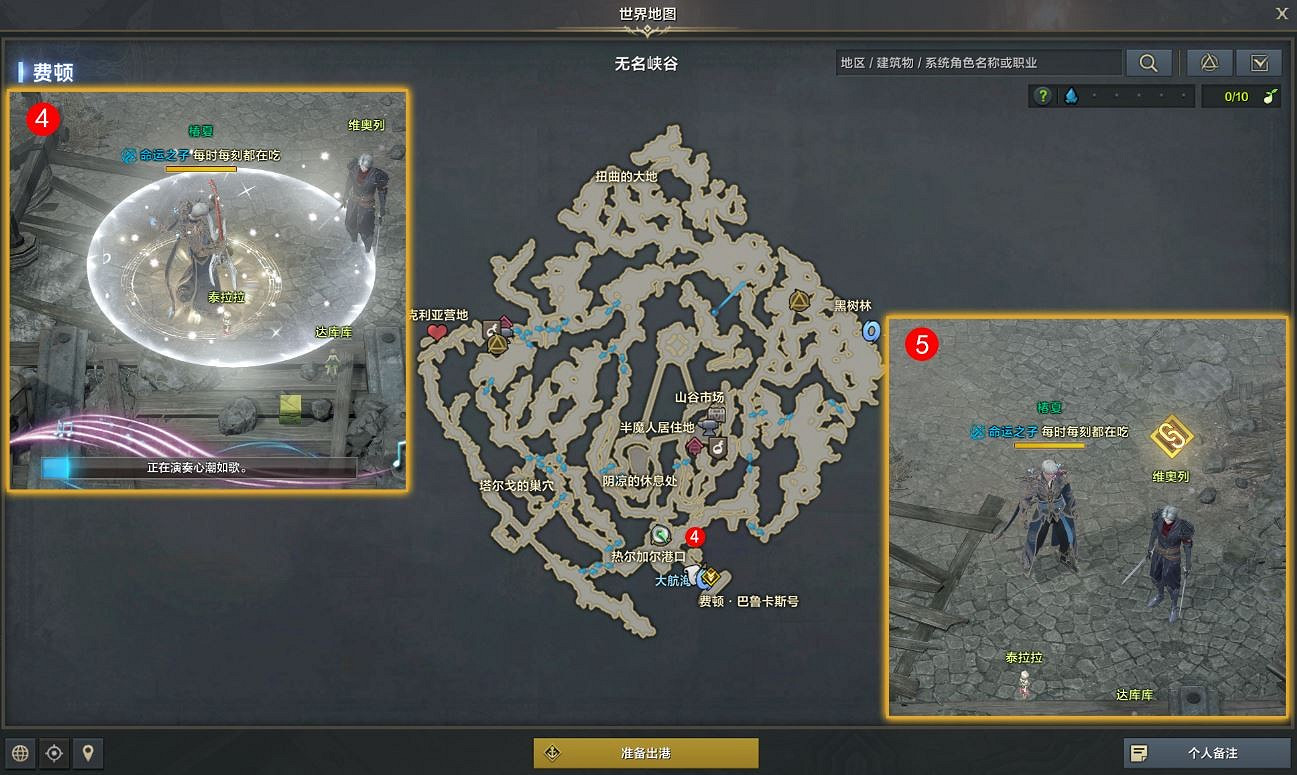Click the crosshair locate-player icon
Screen dimensions: 1297x775
[54, 753]
